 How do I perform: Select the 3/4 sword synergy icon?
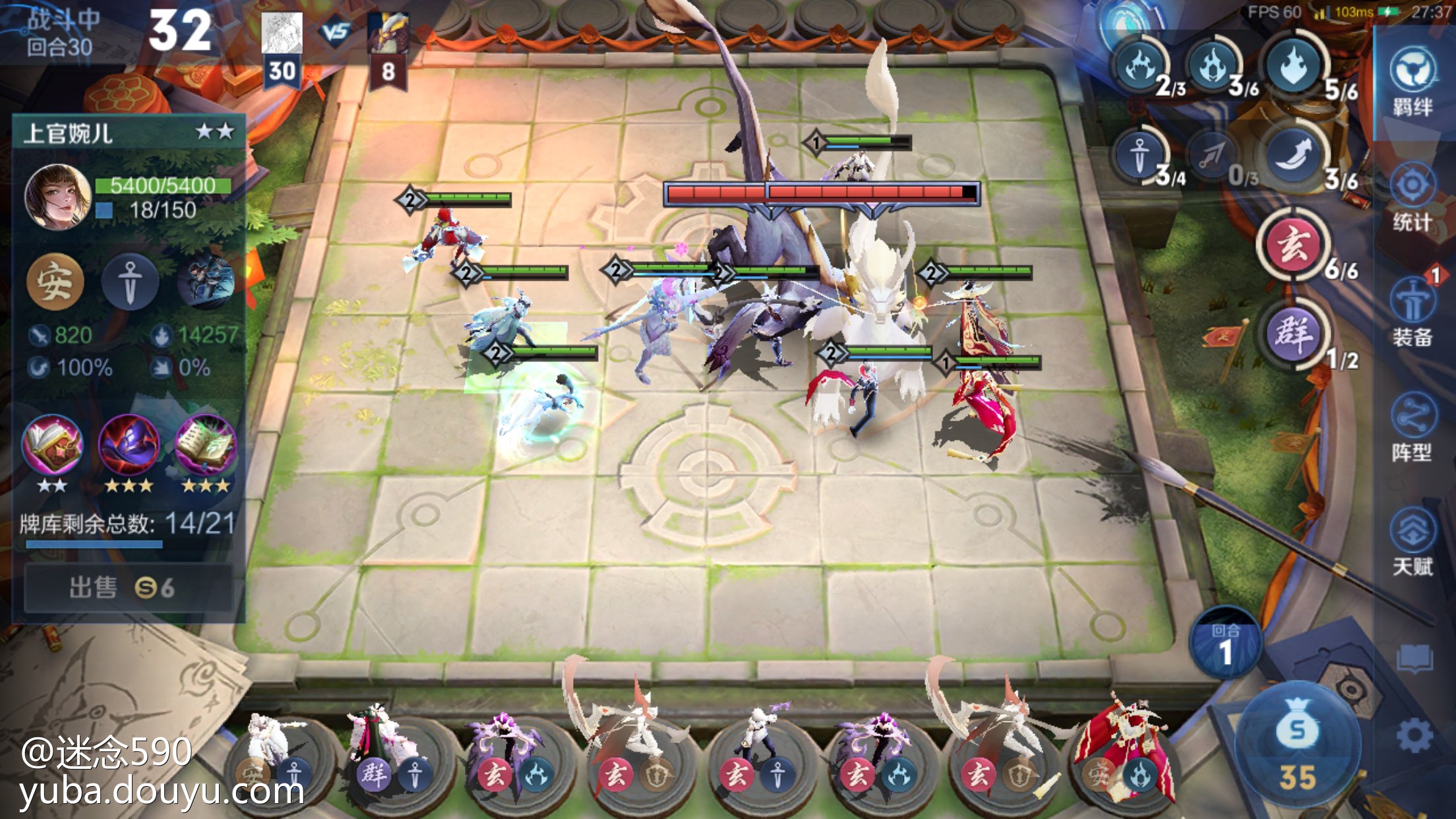click(x=1140, y=156)
